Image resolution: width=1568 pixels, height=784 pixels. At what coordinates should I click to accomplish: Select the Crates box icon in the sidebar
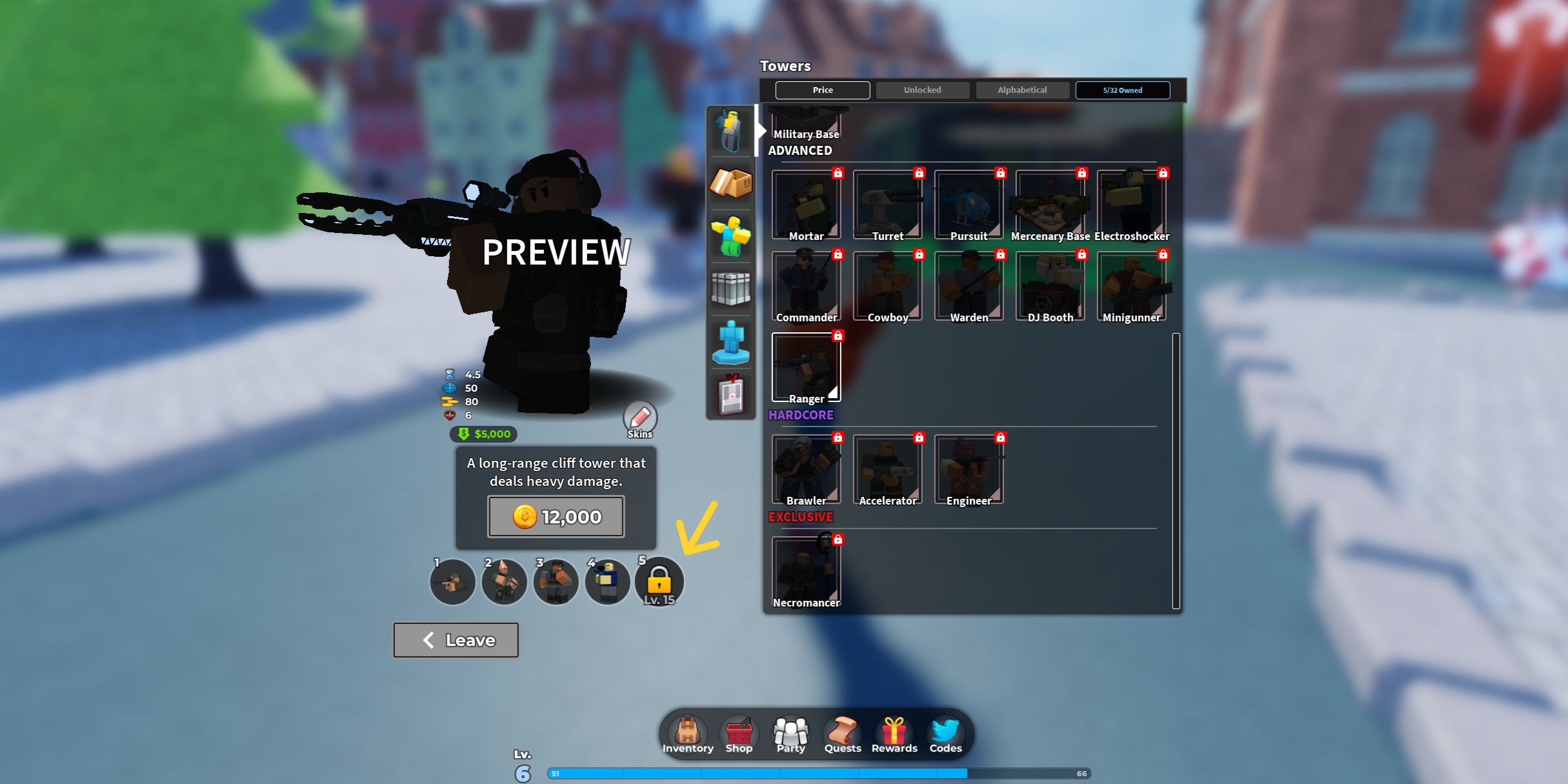coord(731,184)
